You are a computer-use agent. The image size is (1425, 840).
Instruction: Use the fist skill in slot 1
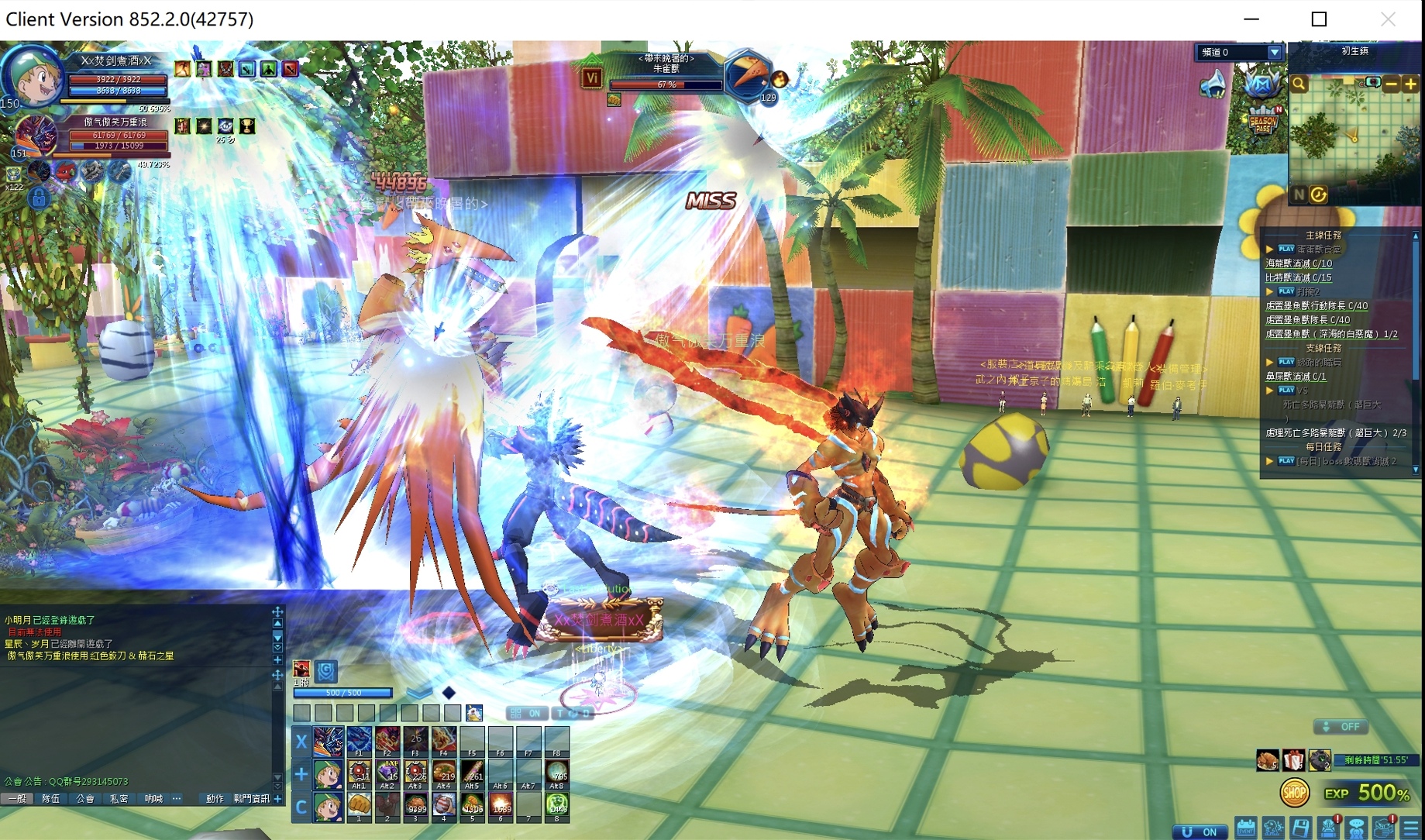tap(359, 807)
